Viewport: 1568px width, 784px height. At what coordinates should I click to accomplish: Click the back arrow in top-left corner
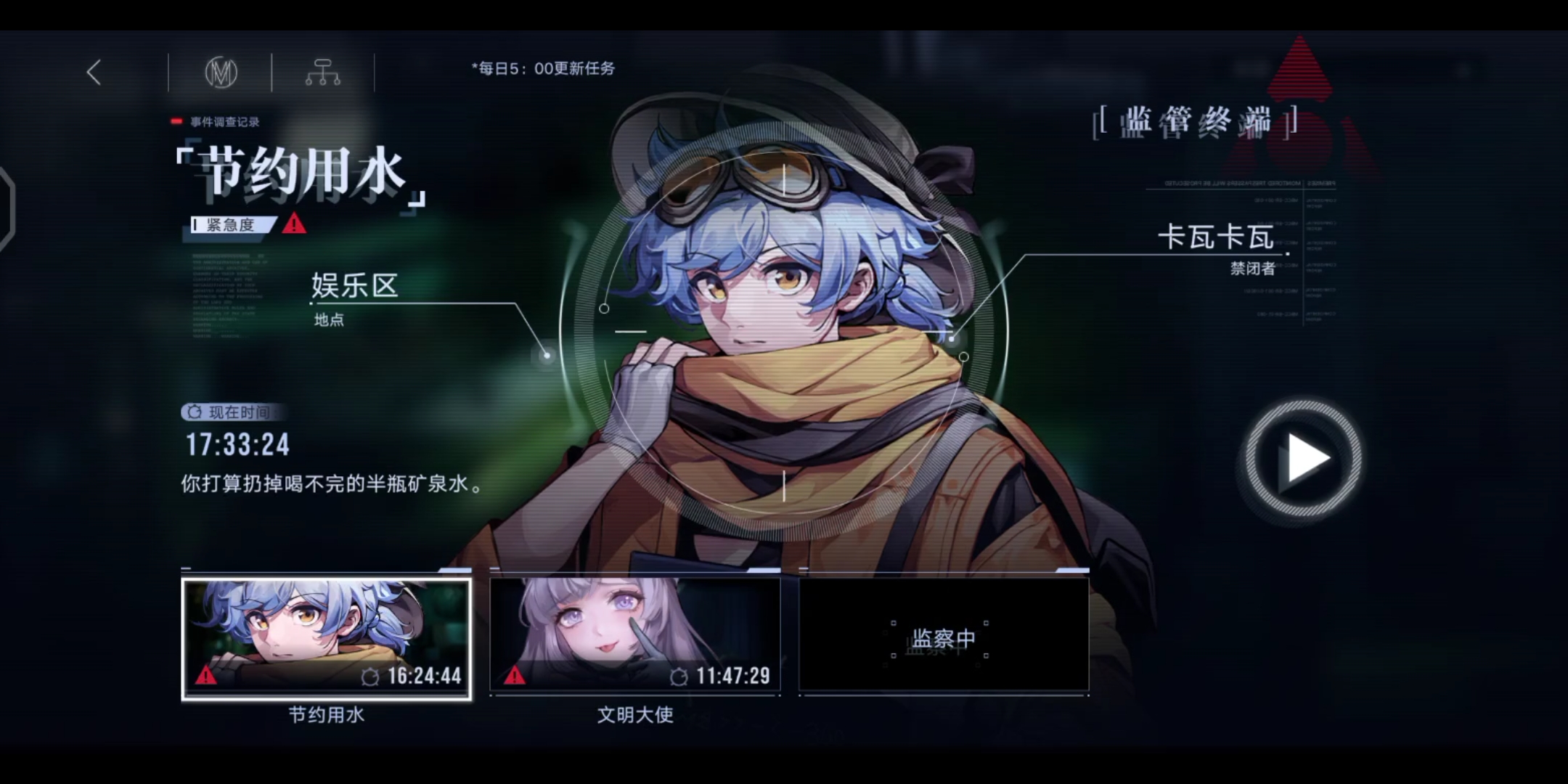pos(93,73)
